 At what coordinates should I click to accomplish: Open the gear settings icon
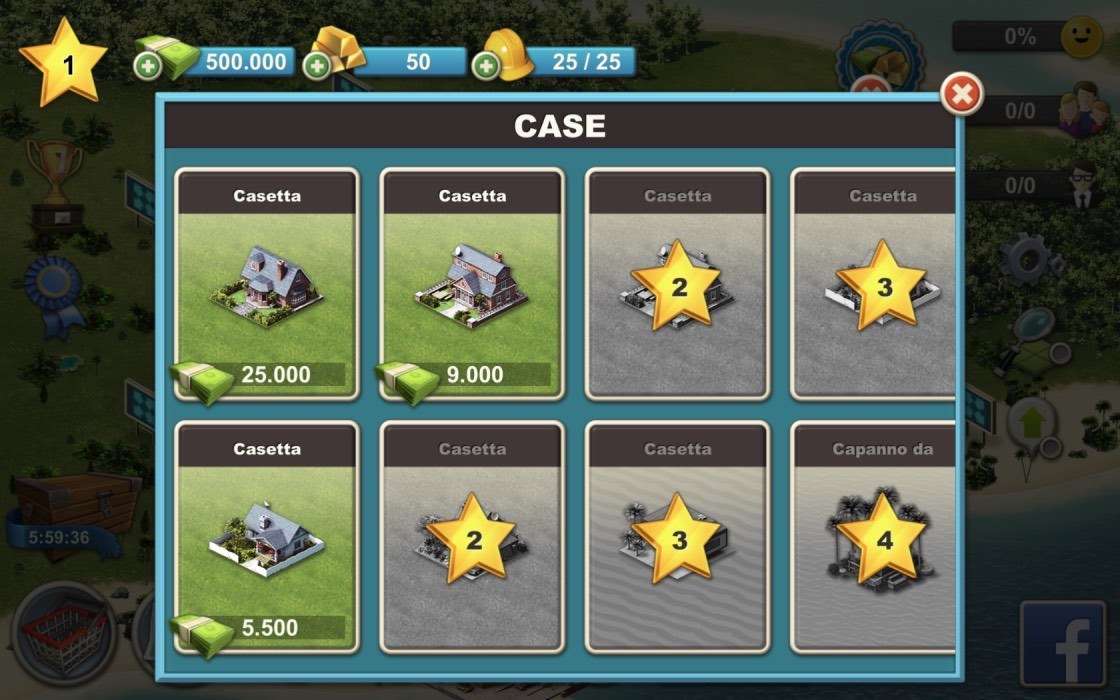click(1034, 256)
